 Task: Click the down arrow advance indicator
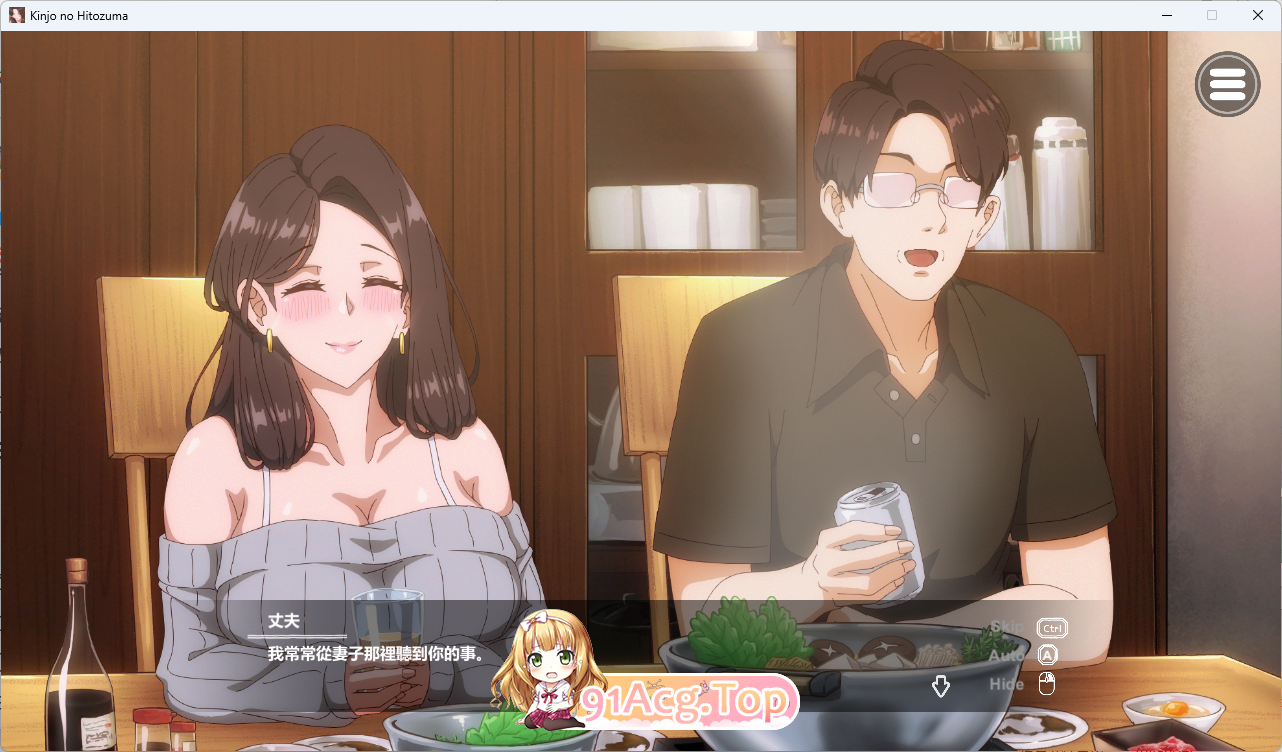click(941, 686)
